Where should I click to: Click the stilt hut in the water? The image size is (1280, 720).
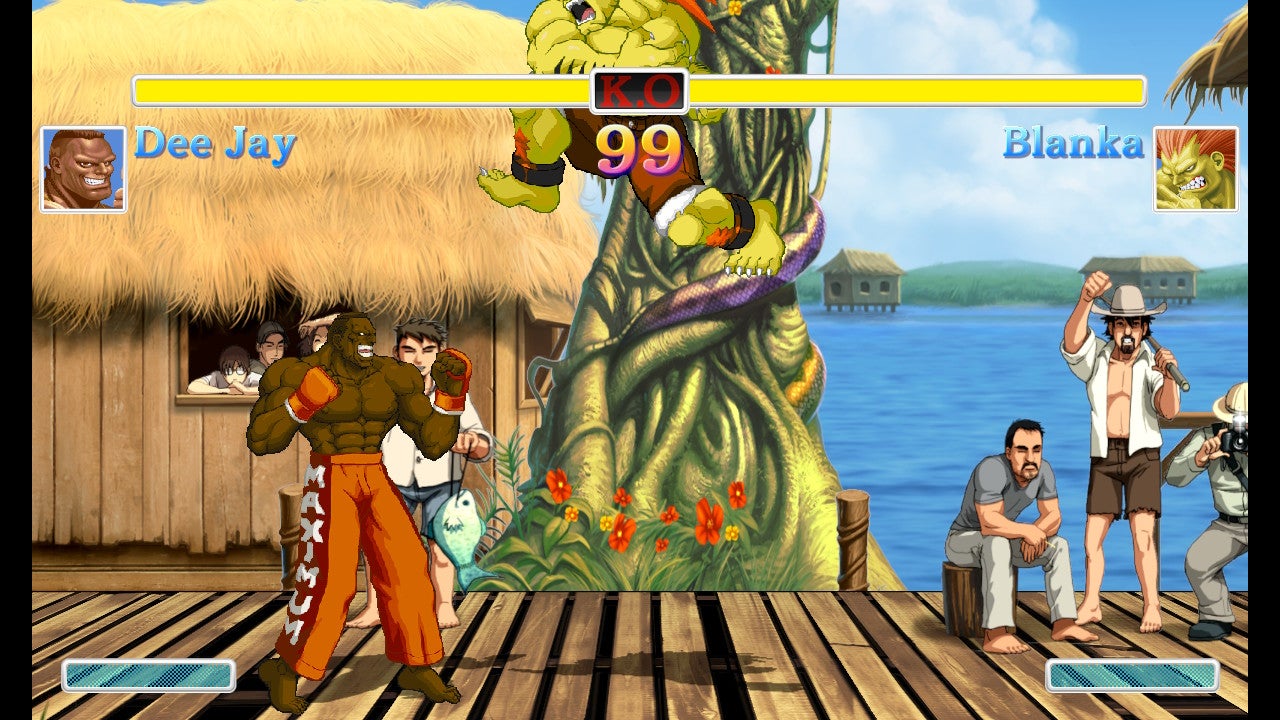click(862, 285)
